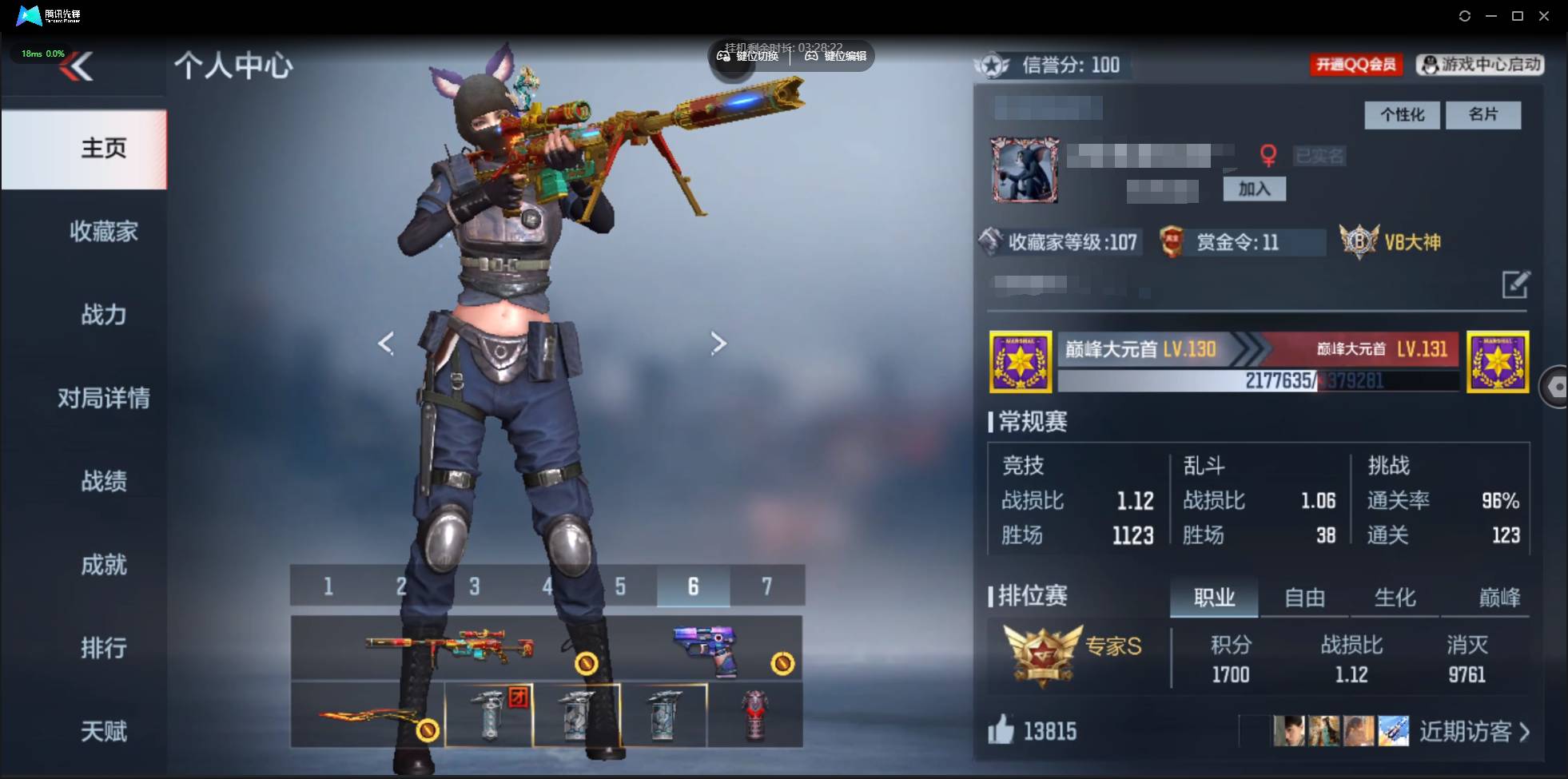Viewport: 1568px width, 779px height.
Task: Show the next character with right arrow
Action: tap(718, 344)
